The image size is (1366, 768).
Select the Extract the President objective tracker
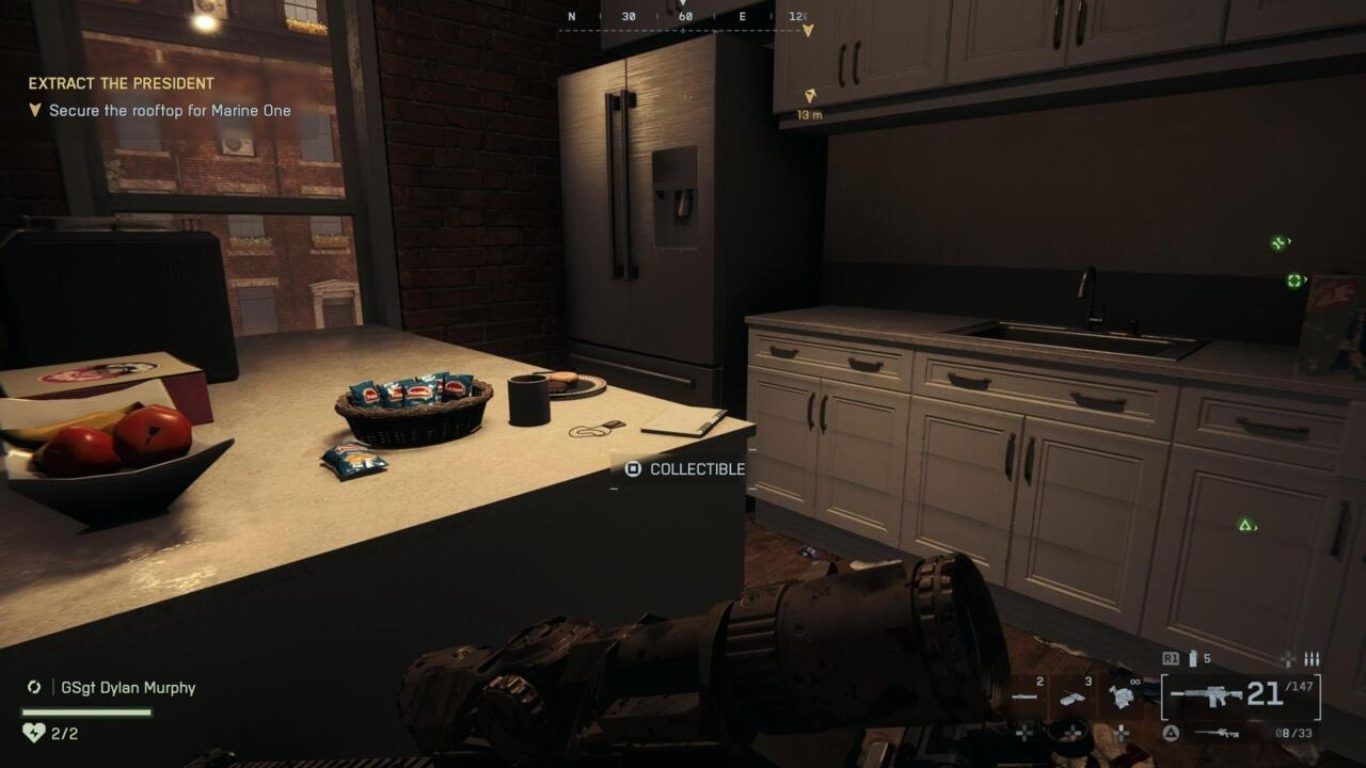pyautogui.click(x=121, y=84)
